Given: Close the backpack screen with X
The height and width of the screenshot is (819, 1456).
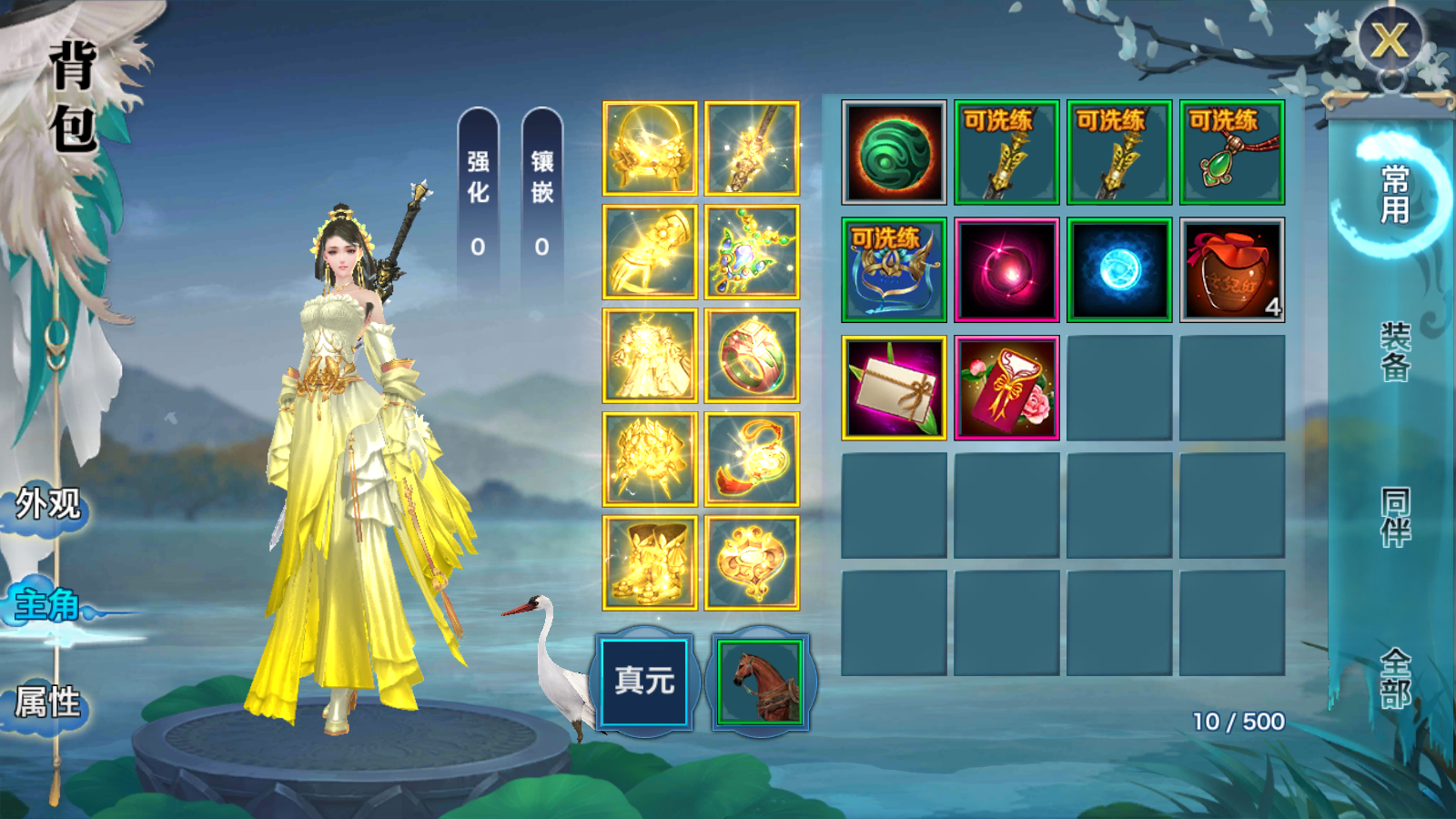Looking at the screenshot, I should tap(1389, 41).
